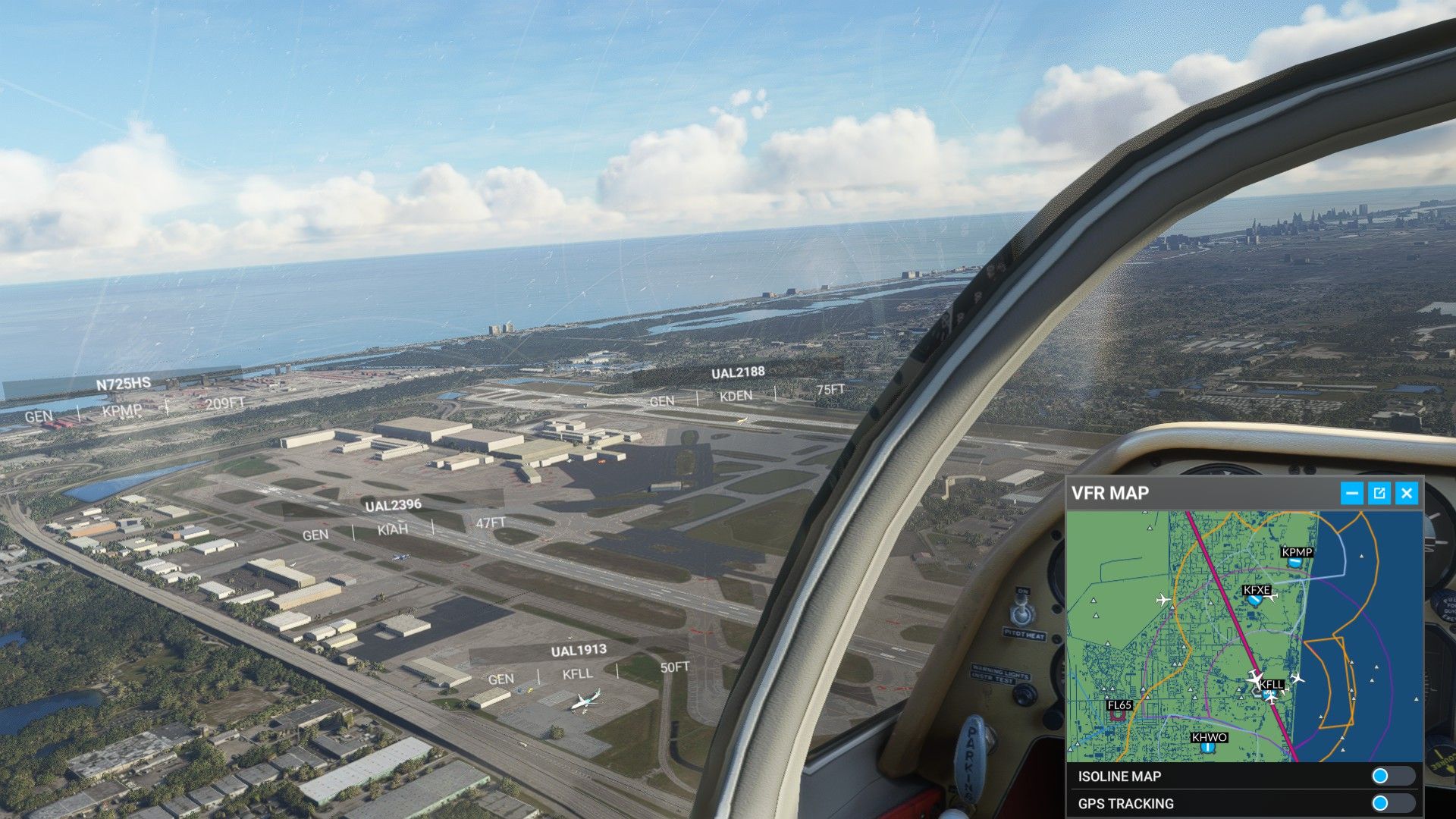
Task: Minimize the VFR Map panel
Action: [1351, 494]
